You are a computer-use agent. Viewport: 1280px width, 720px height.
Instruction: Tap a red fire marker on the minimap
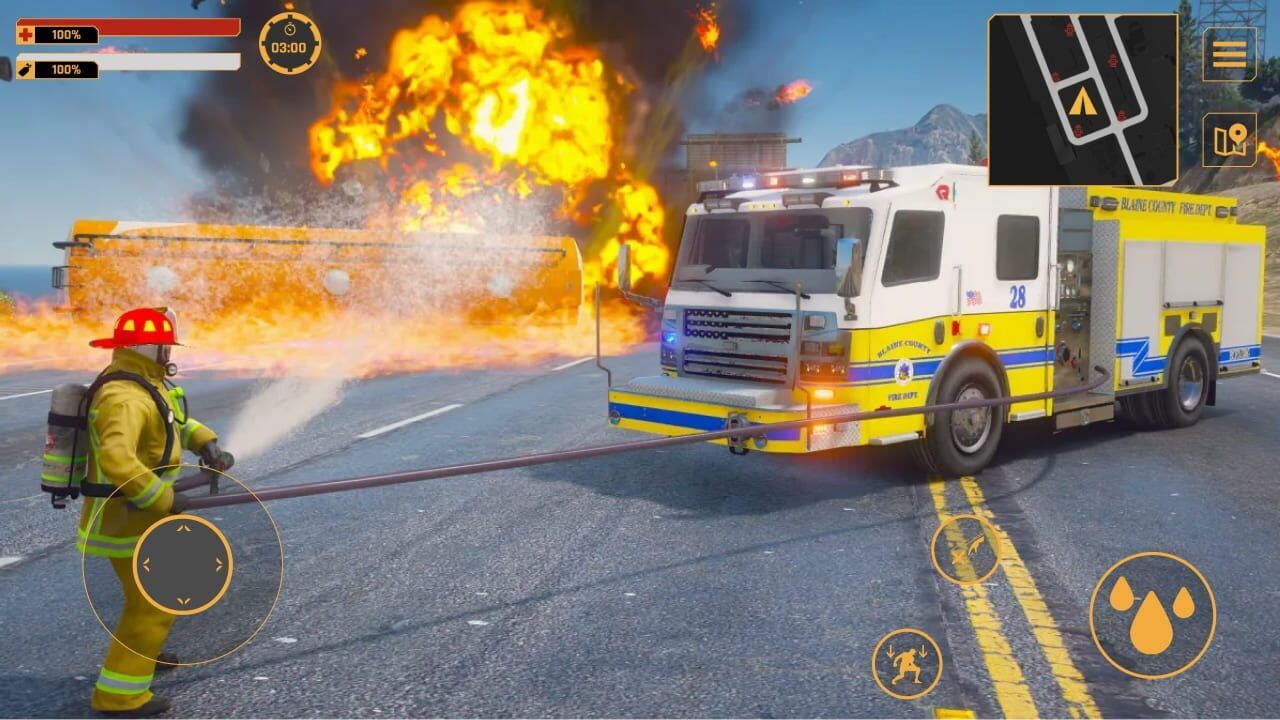pos(1112,59)
